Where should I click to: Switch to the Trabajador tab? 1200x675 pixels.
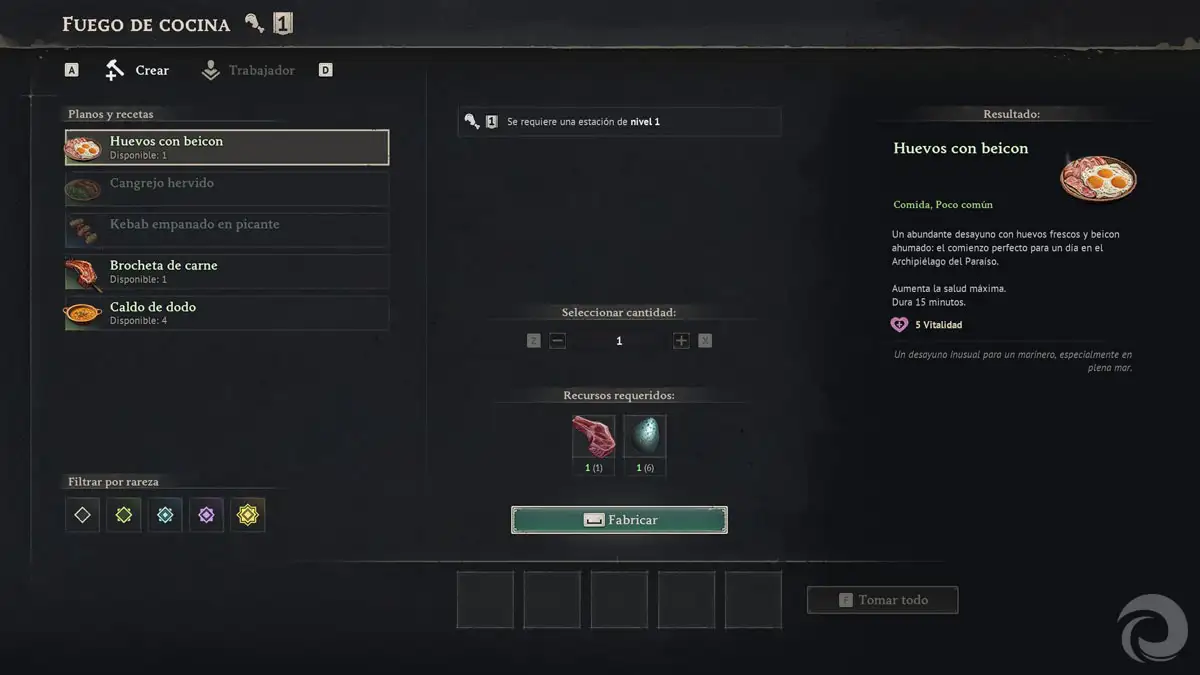[248, 70]
